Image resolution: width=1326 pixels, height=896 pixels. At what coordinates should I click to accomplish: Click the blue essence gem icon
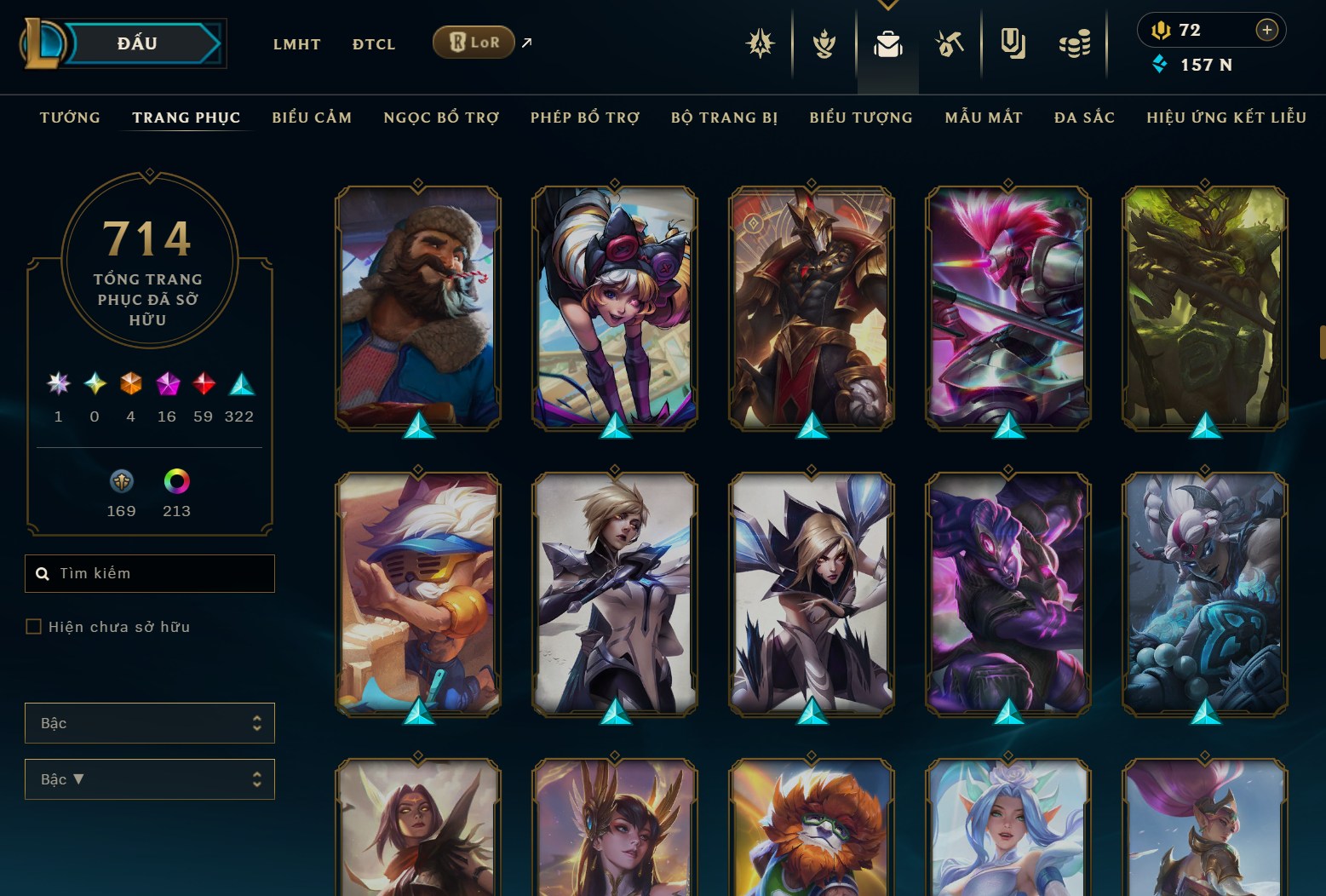(1159, 64)
